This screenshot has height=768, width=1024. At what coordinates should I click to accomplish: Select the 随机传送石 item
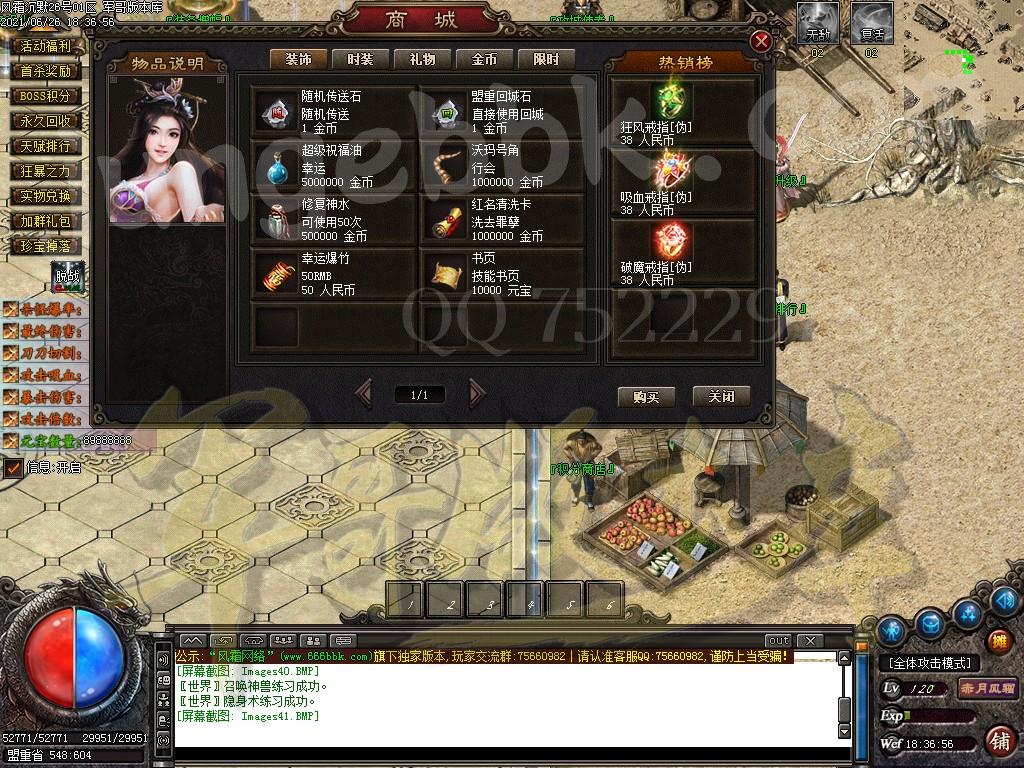[333, 112]
